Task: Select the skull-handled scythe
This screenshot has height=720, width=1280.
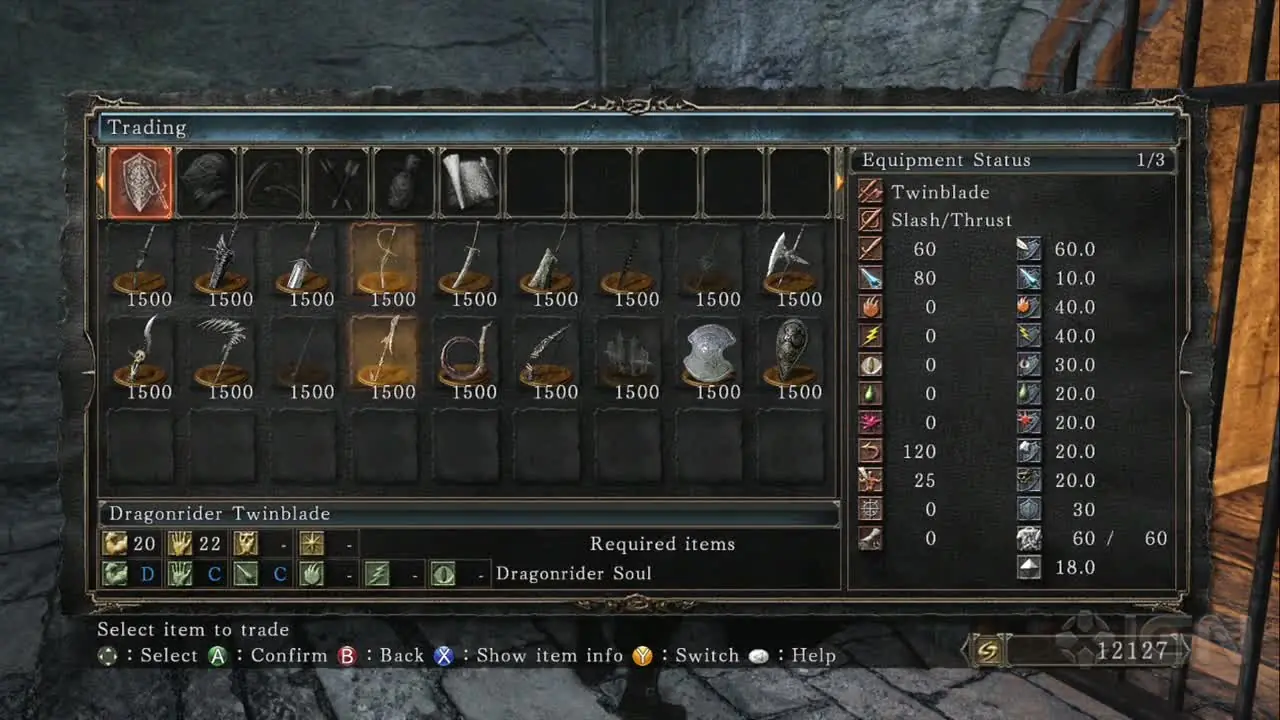Action: tap(140, 353)
